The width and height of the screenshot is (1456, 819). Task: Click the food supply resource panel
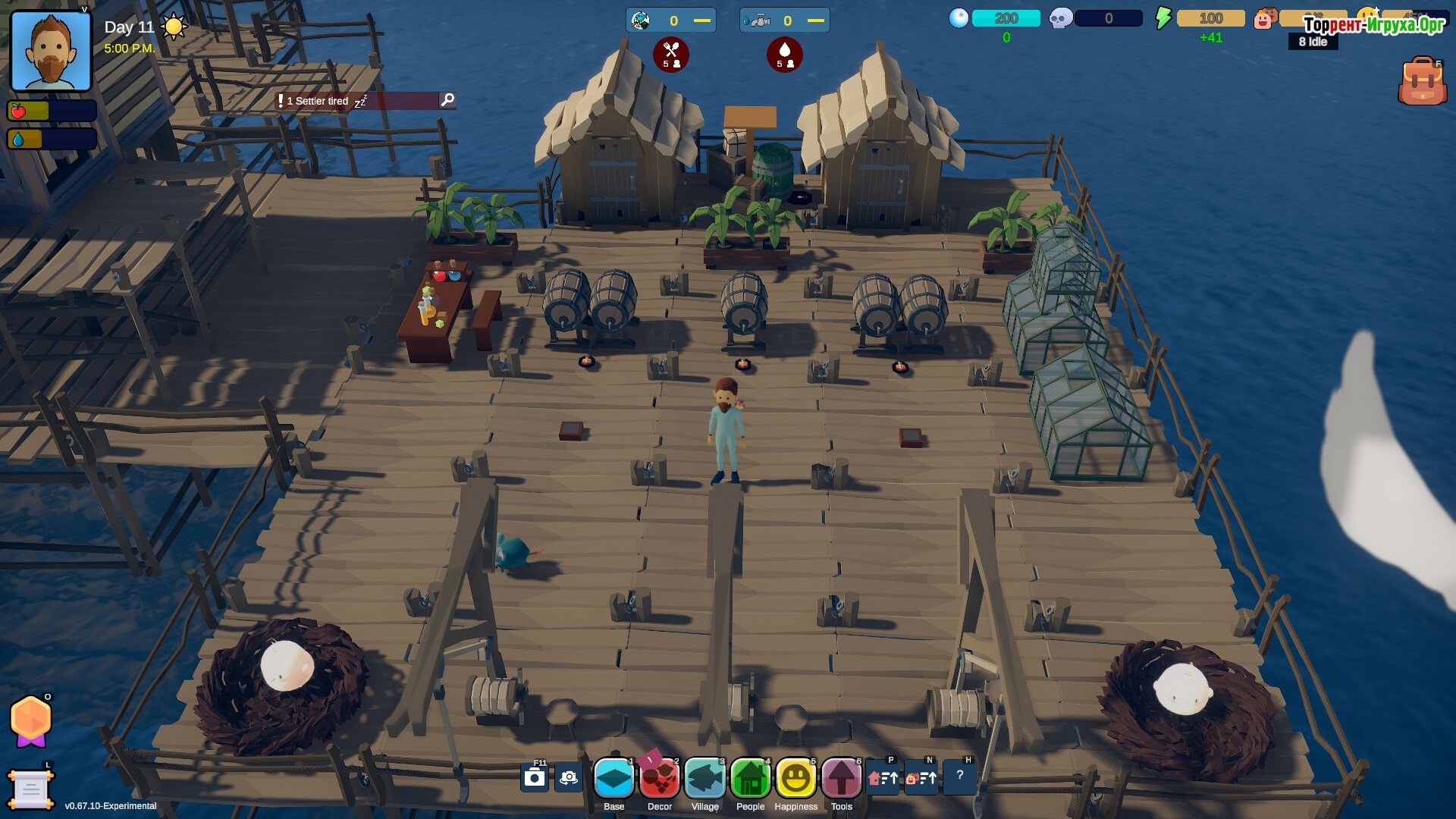click(671, 20)
